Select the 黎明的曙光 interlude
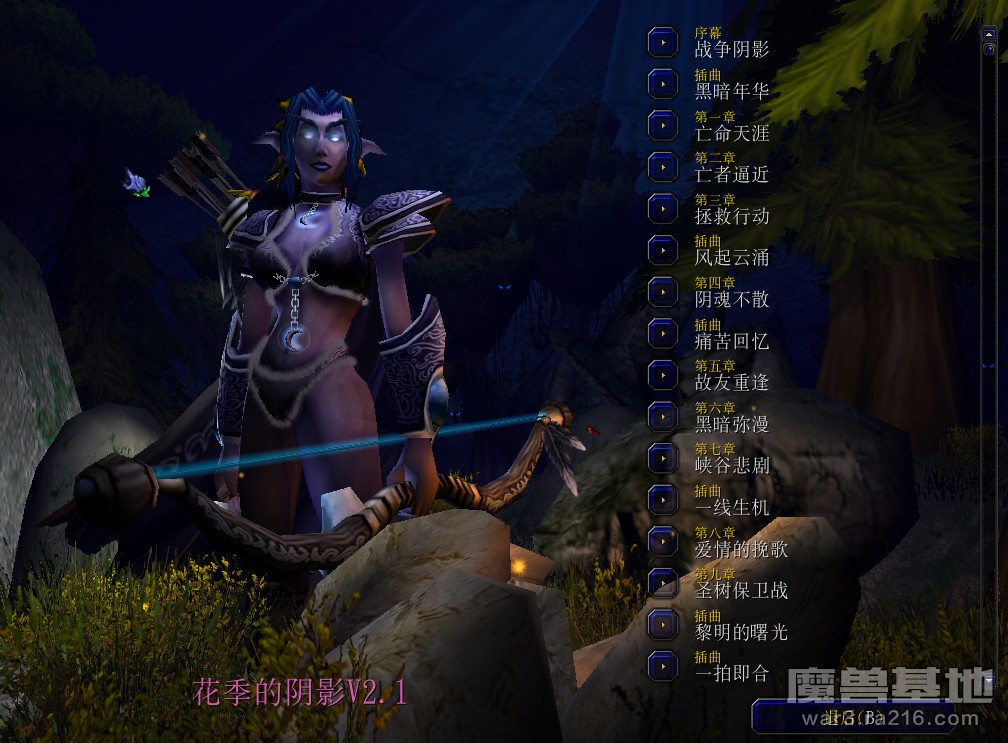This screenshot has width=1008, height=743. pyautogui.click(x=663, y=623)
